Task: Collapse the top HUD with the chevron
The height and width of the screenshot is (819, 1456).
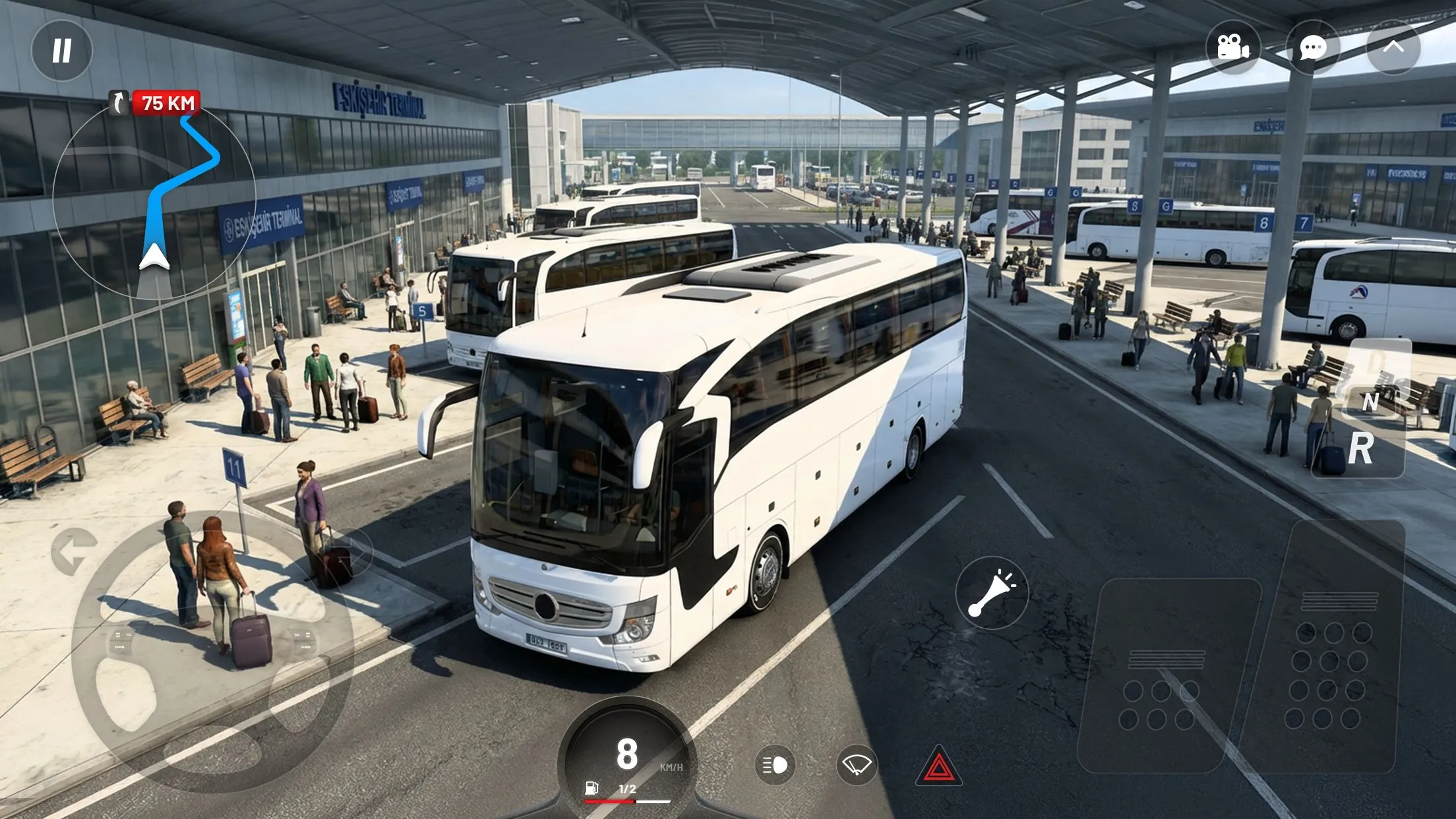Action: tap(1393, 47)
